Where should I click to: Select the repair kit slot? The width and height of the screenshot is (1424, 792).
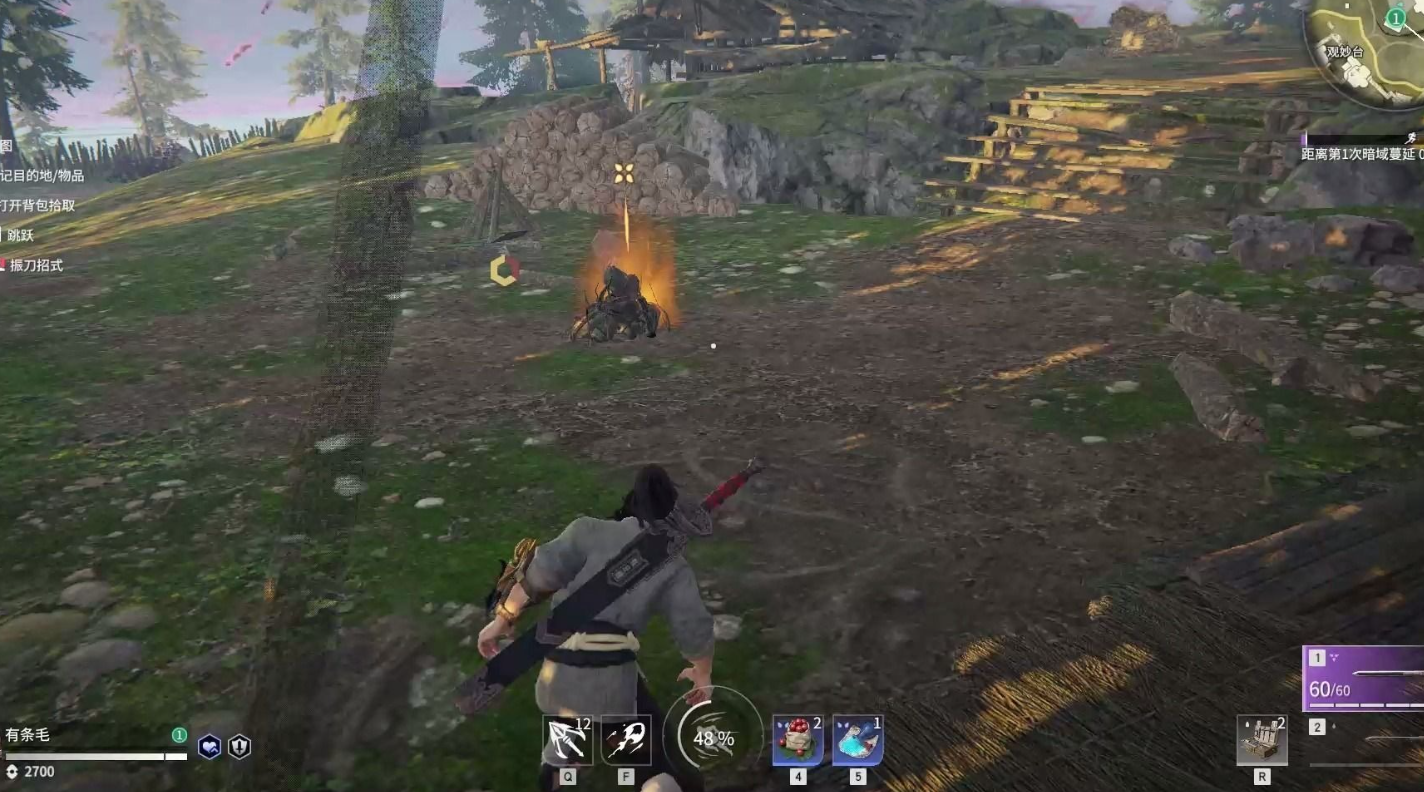click(x=1261, y=741)
